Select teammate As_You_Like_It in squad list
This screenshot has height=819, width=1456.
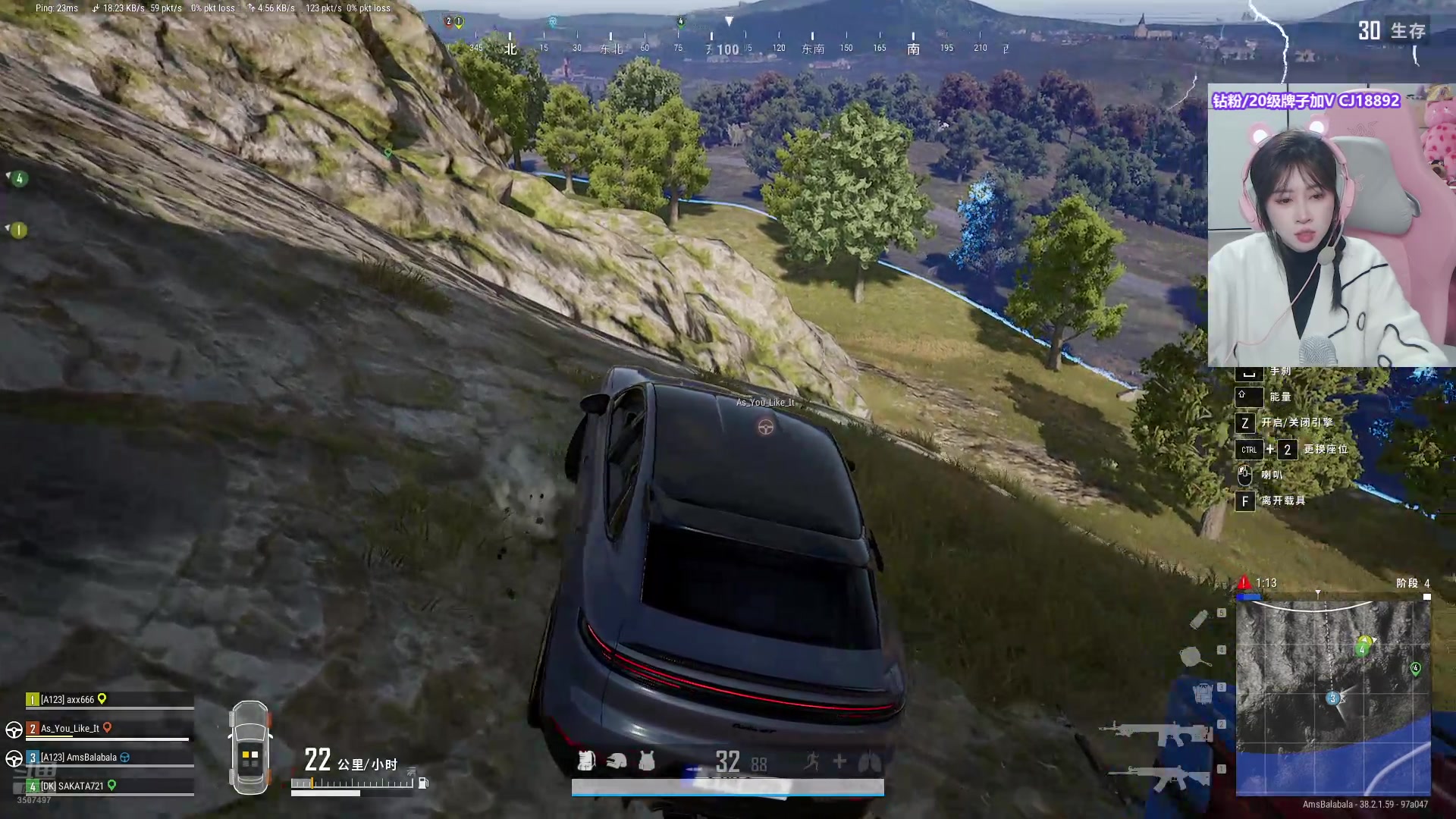(x=70, y=728)
